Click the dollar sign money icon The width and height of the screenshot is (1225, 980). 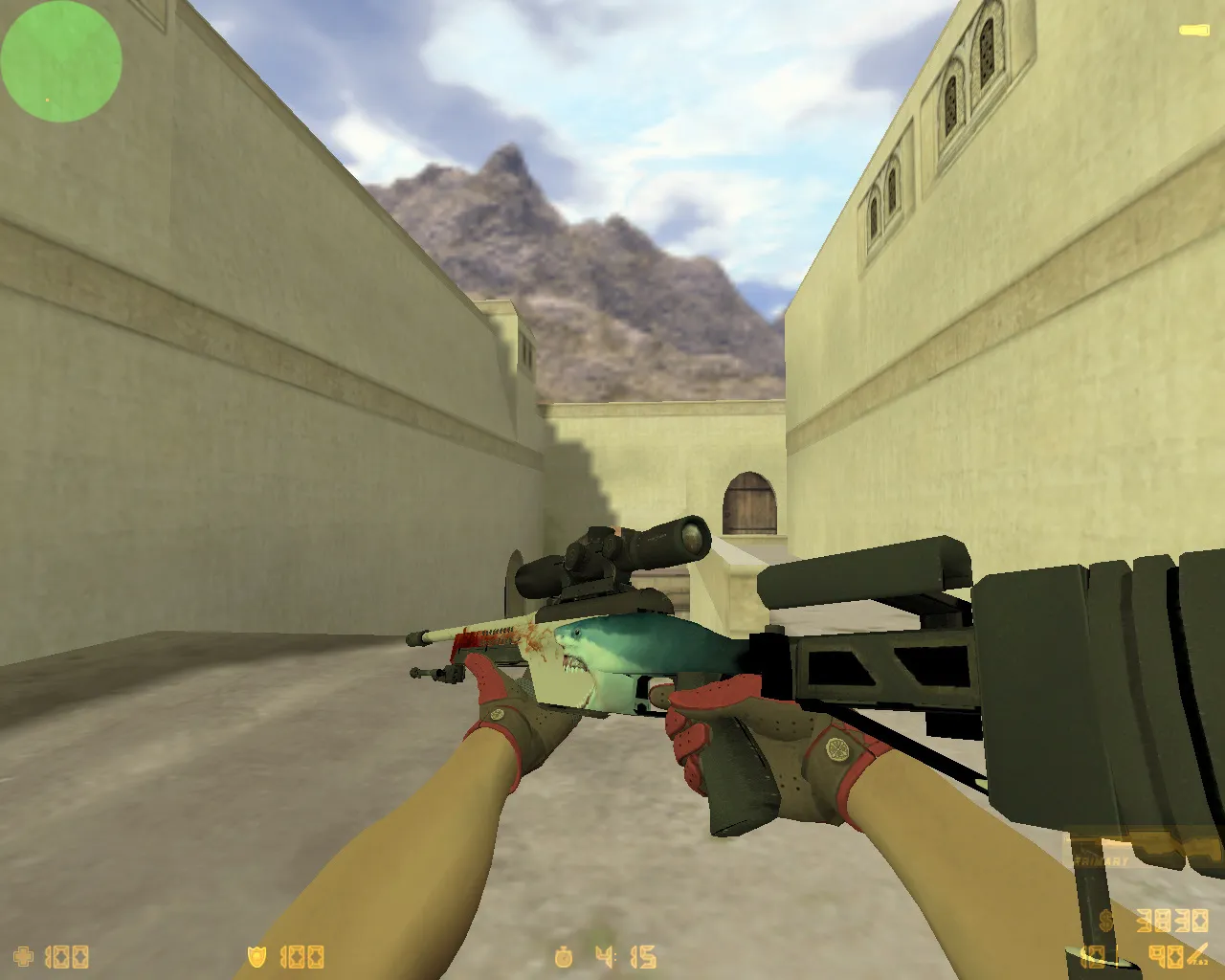(x=1105, y=921)
